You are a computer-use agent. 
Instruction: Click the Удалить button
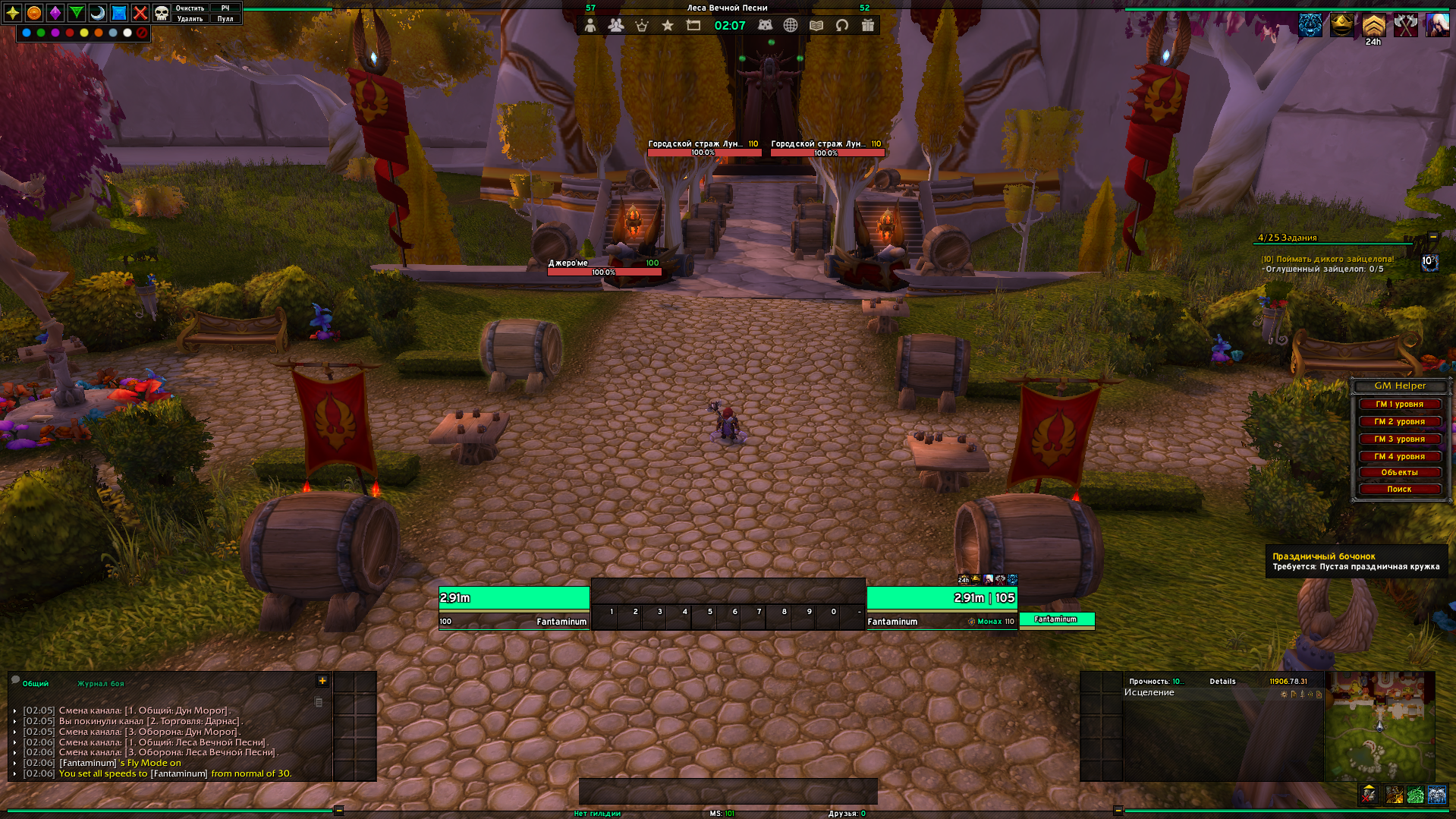[x=190, y=19]
